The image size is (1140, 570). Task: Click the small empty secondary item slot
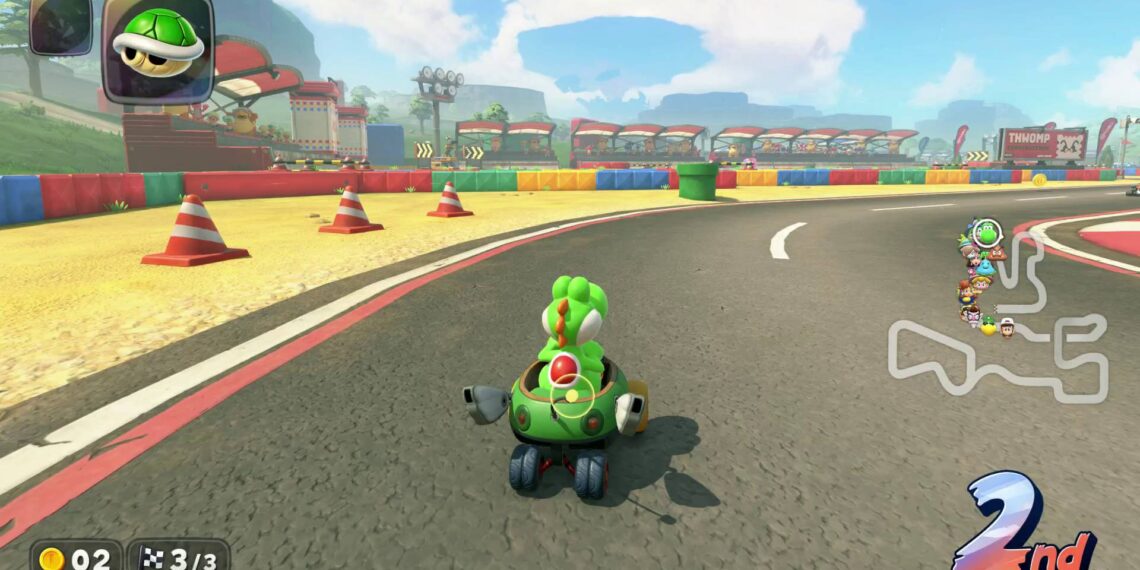point(60,26)
